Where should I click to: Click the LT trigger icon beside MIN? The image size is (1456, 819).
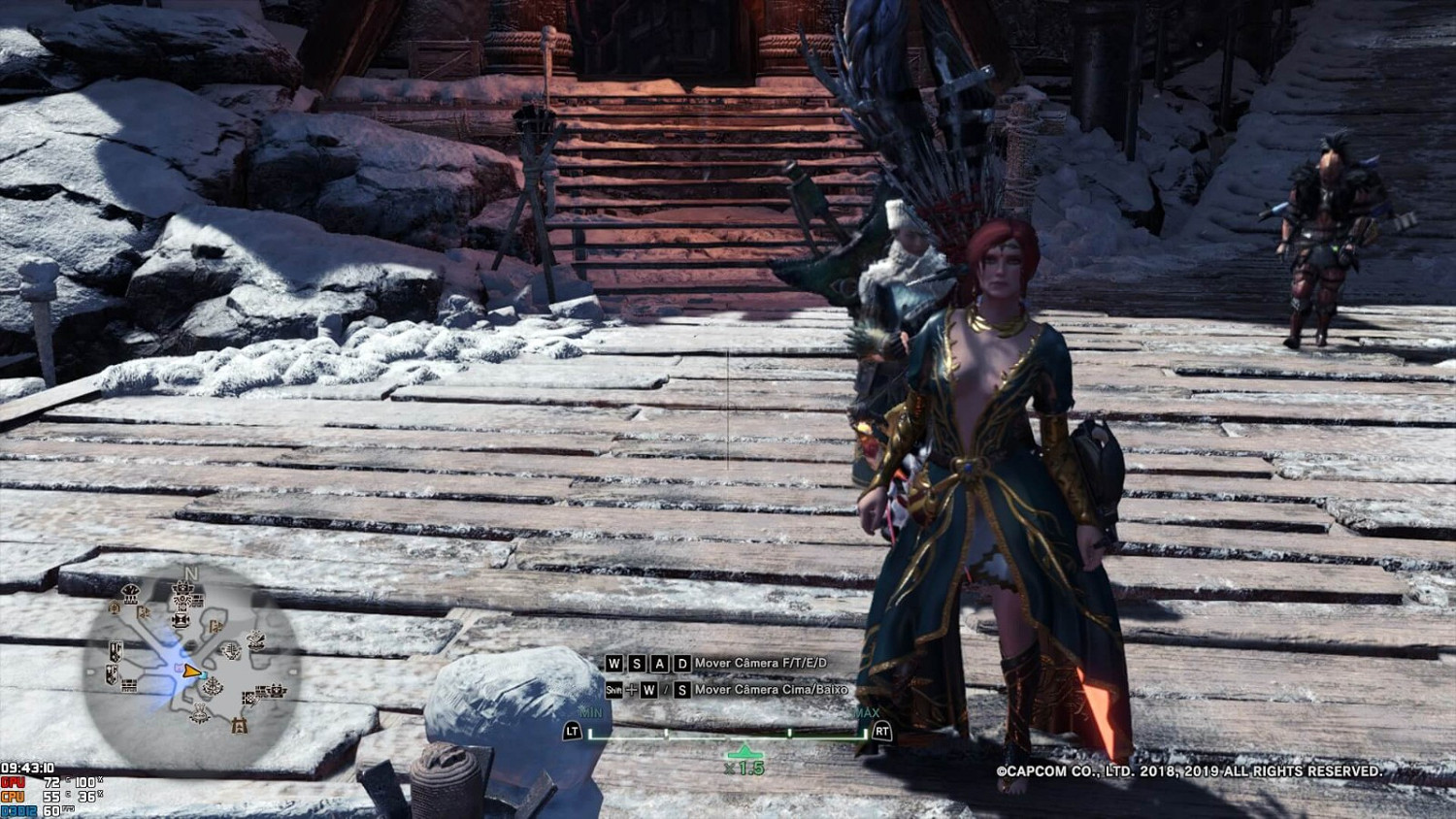pos(573,732)
